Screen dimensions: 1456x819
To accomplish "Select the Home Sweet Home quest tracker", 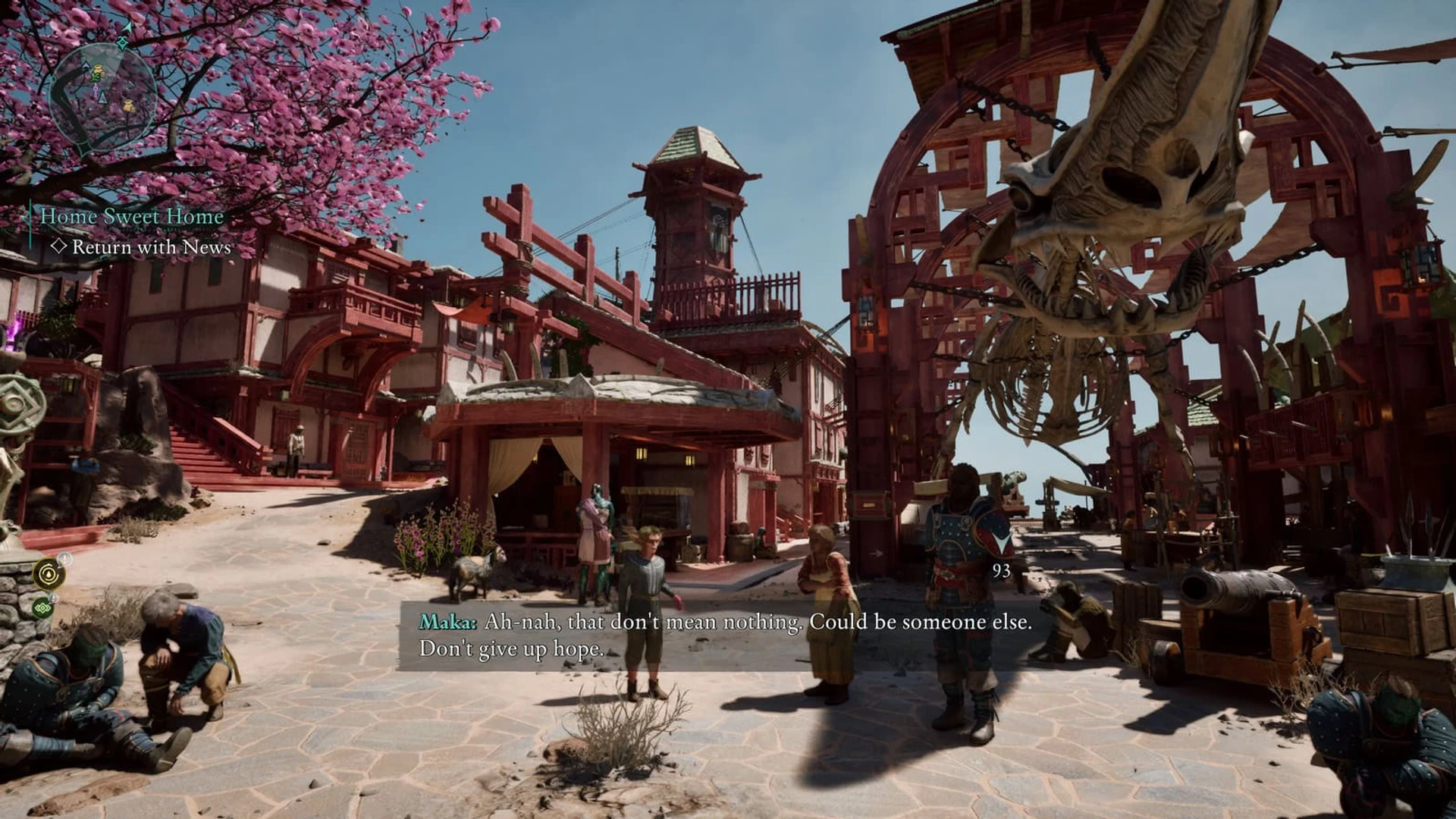I will click(x=132, y=216).
